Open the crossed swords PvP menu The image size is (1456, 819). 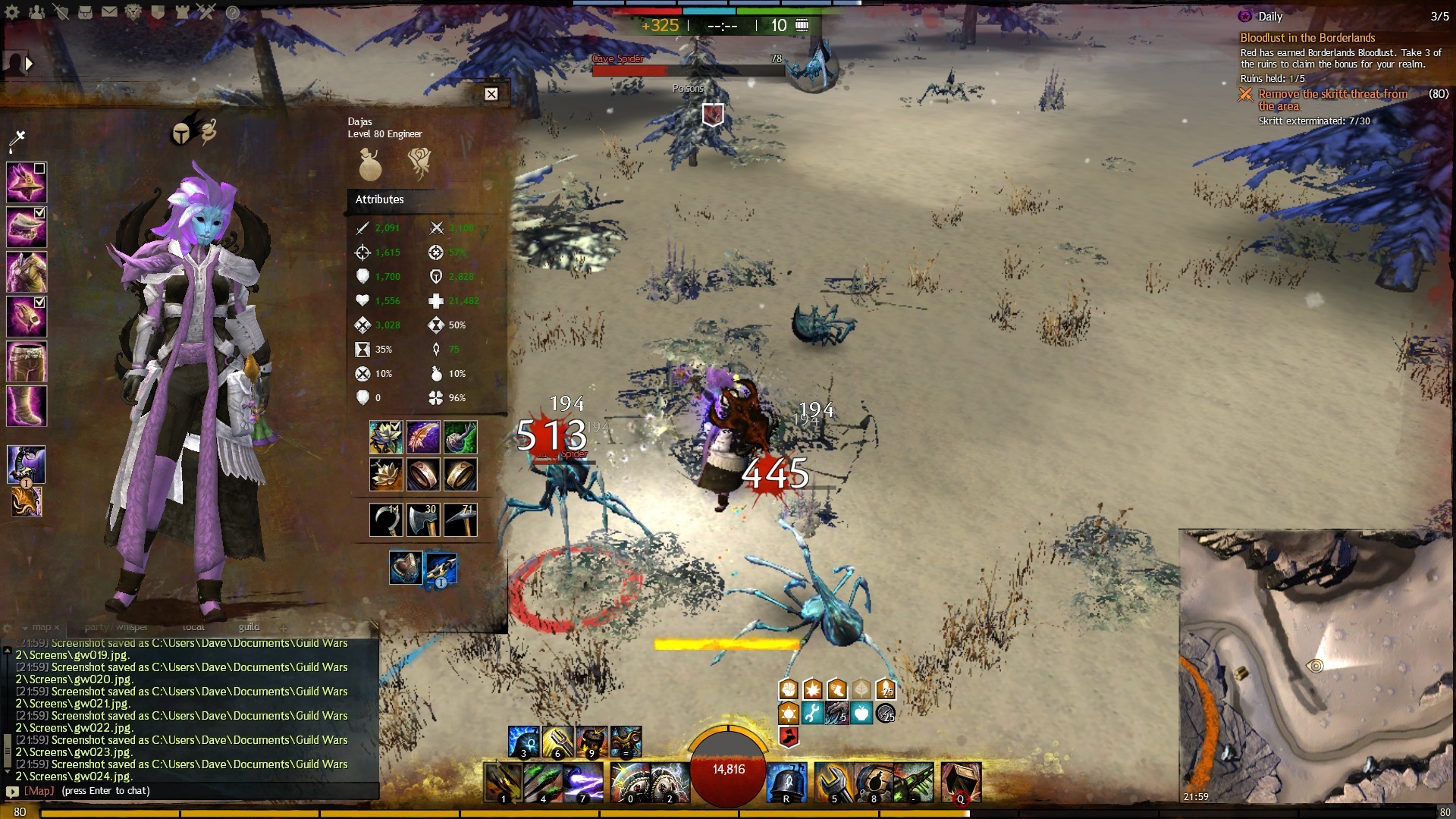(x=206, y=11)
